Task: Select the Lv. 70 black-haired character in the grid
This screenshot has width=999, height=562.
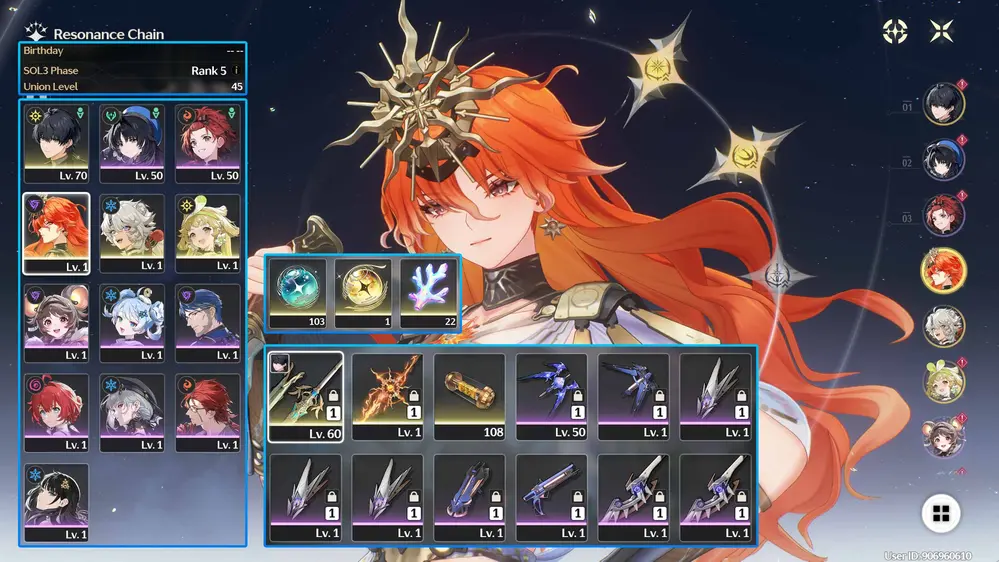Action: 56,142
